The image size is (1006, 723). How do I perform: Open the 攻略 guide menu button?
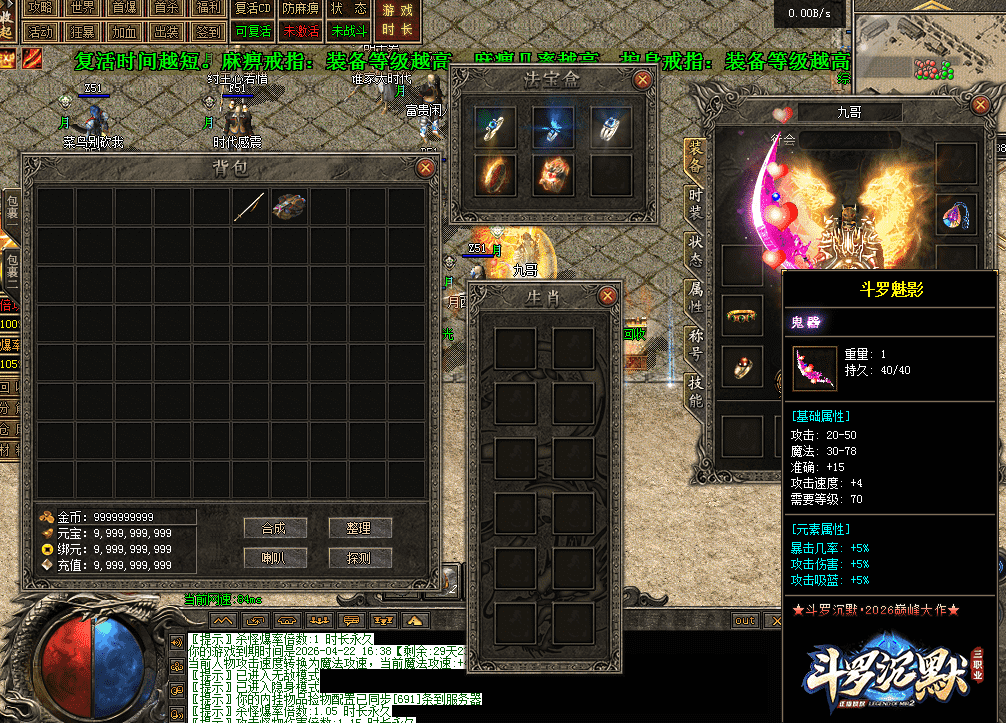point(40,8)
